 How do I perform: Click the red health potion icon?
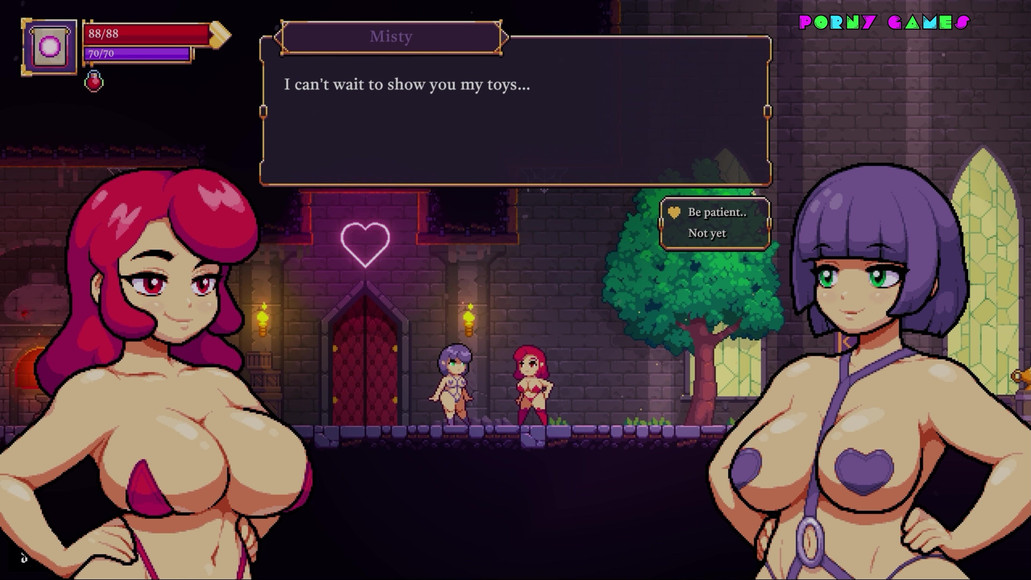(x=94, y=81)
